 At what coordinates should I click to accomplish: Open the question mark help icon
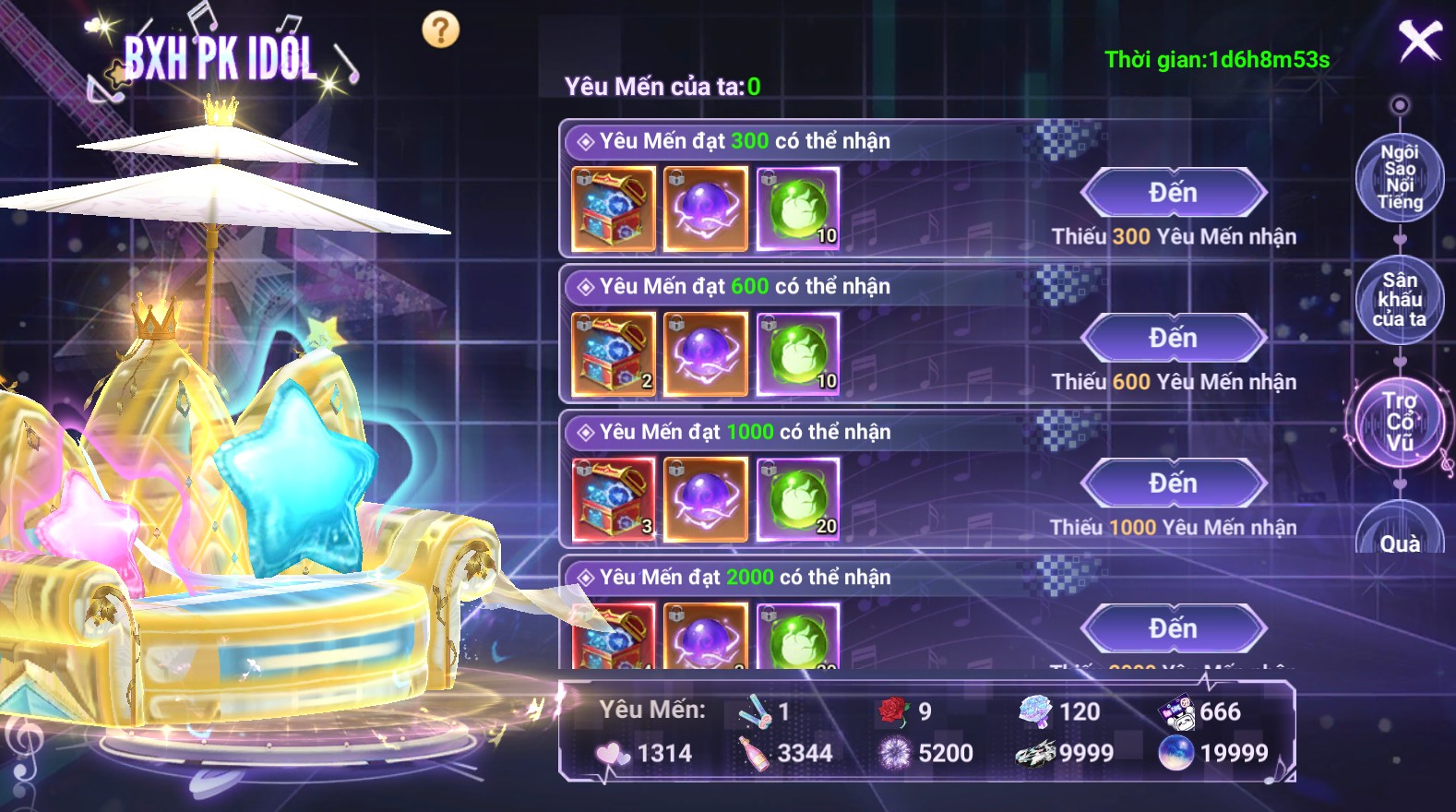tap(440, 30)
